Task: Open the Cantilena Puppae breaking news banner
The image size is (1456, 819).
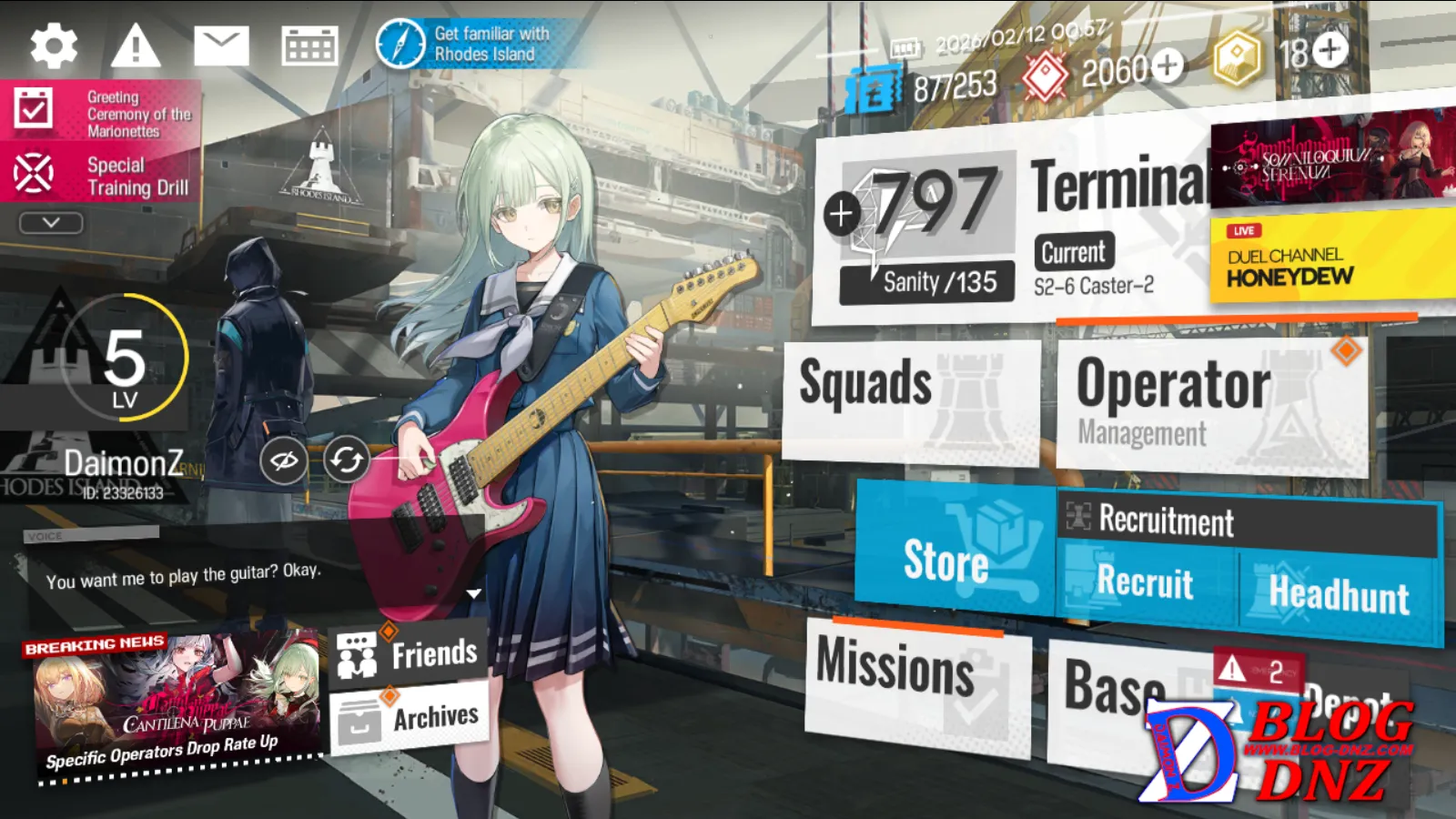Action: 175,705
